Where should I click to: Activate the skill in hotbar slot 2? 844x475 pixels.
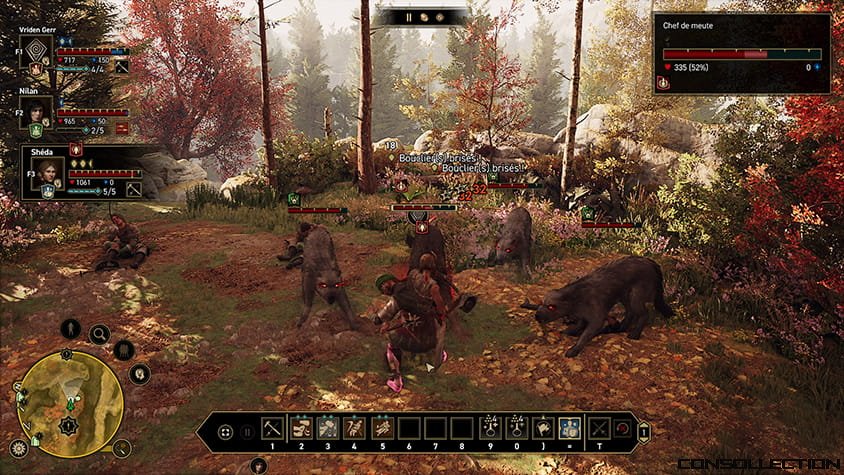coord(302,429)
